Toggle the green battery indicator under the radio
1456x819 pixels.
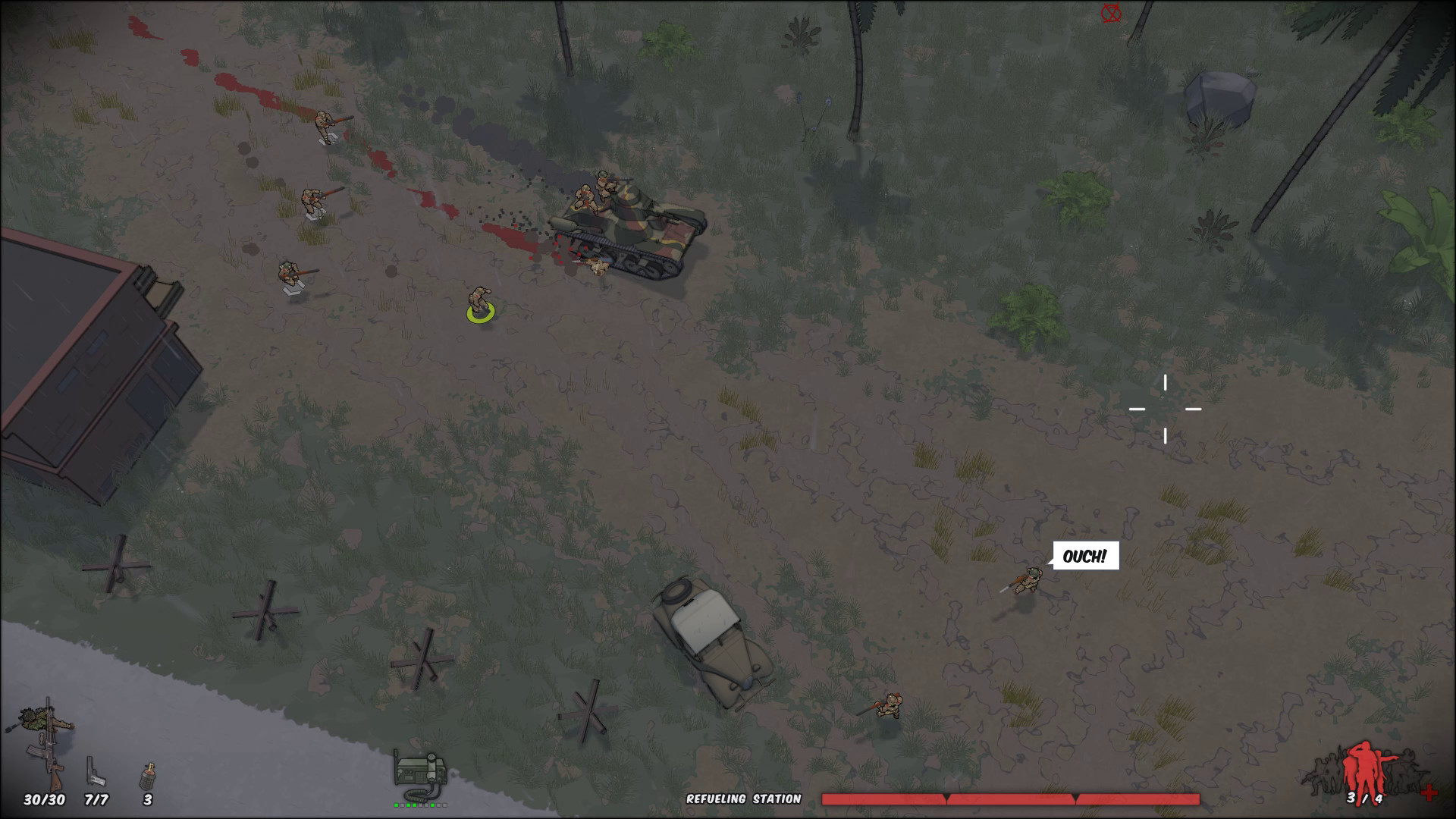pyautogui.click(x=419, y=807)
